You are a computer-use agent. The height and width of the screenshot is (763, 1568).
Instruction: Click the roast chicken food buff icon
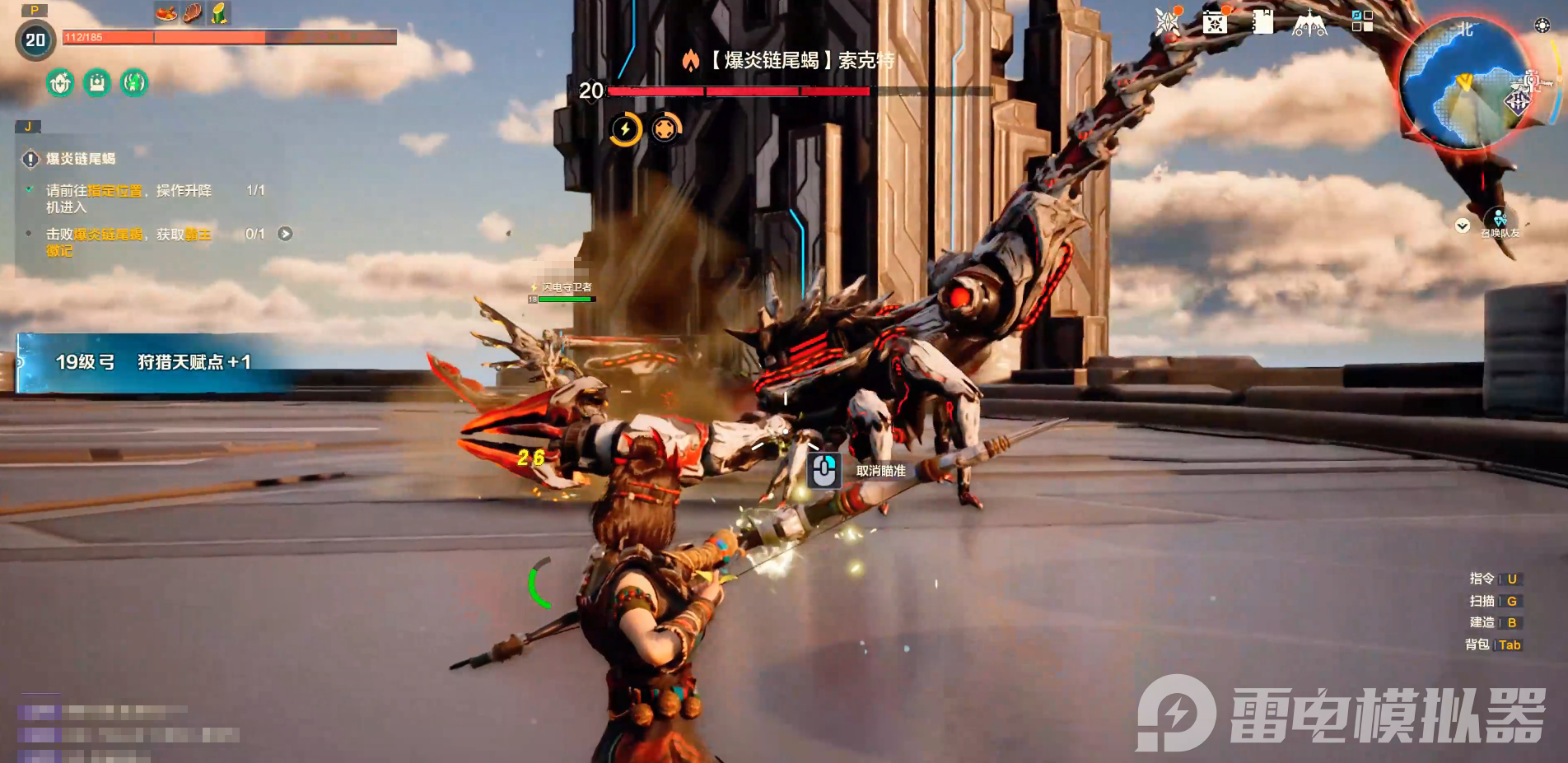click(166, 13)
